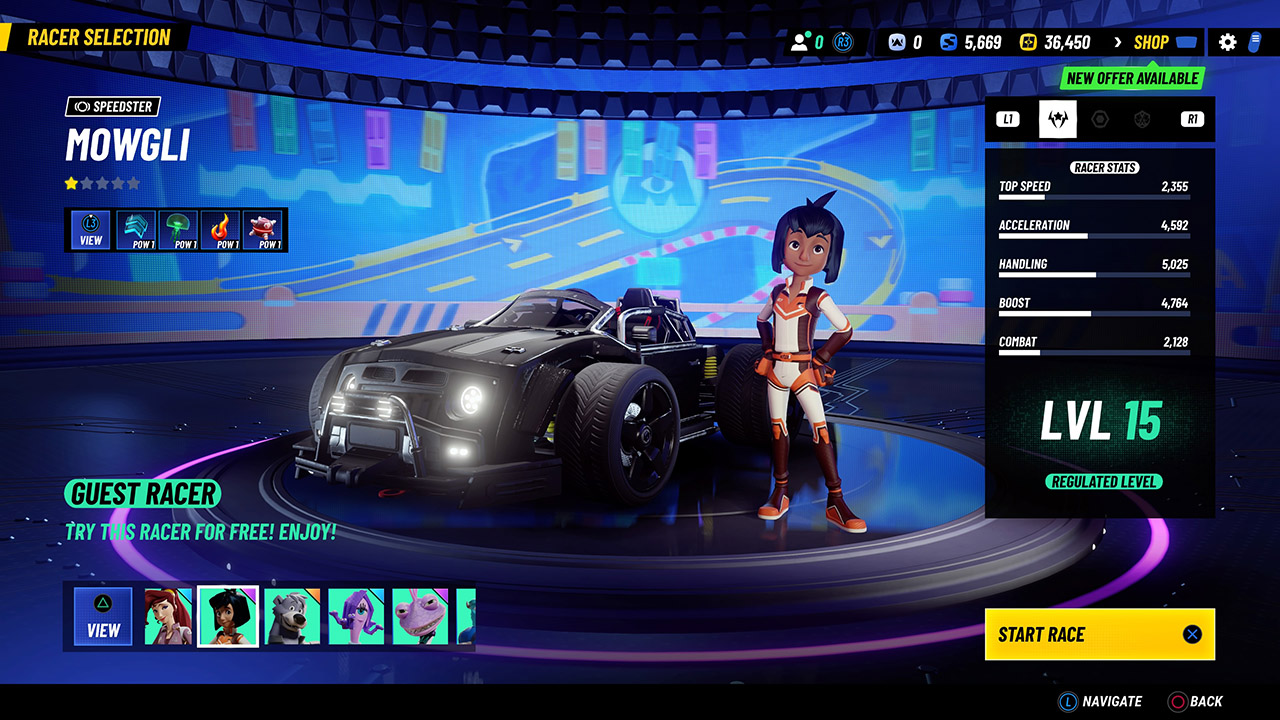This screenshot has width=1280, height=720.
Task: Select the jellyfish powerup icon
Action: 178,227
